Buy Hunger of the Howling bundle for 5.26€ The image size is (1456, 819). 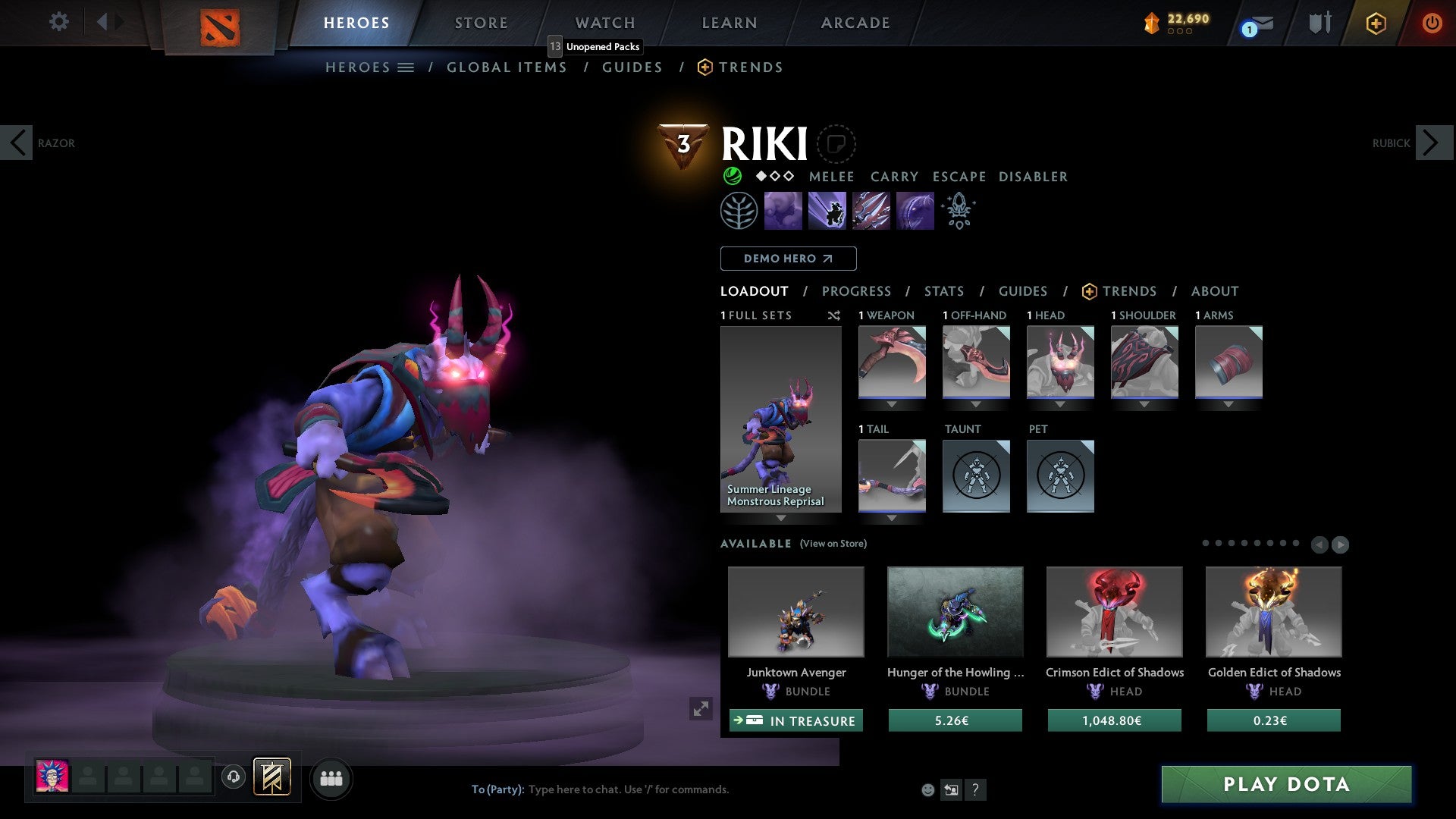point(955,720)
